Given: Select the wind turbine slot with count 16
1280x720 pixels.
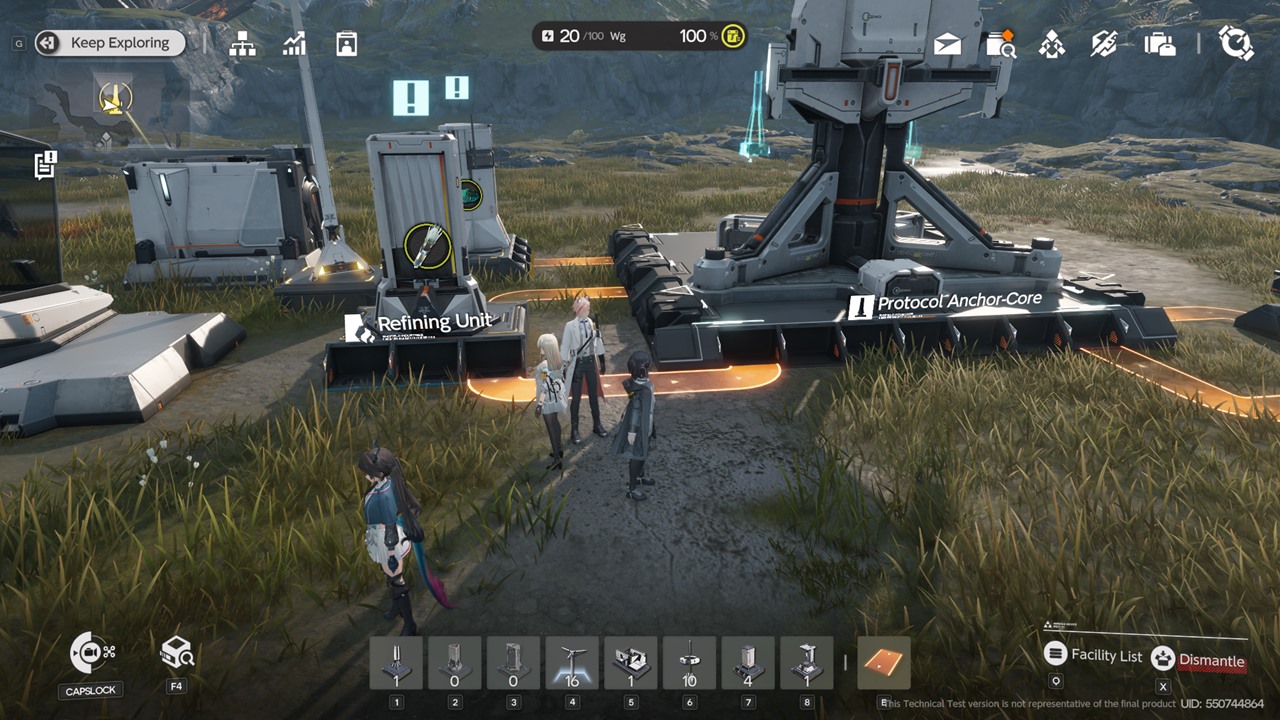Looking at the screenshot, I should (x=572, y=663).
